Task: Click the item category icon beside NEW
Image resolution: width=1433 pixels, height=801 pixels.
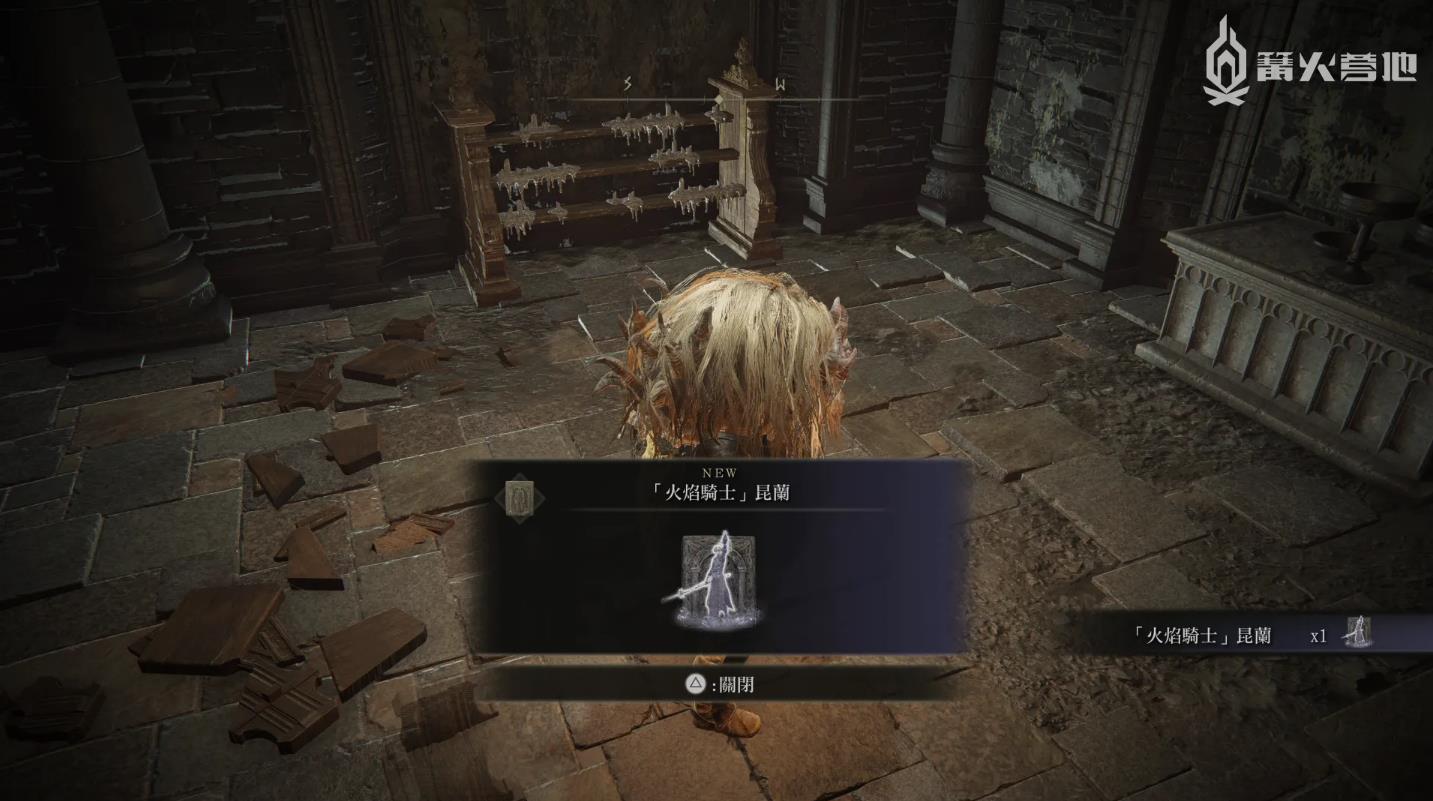Action: [520, 497]
